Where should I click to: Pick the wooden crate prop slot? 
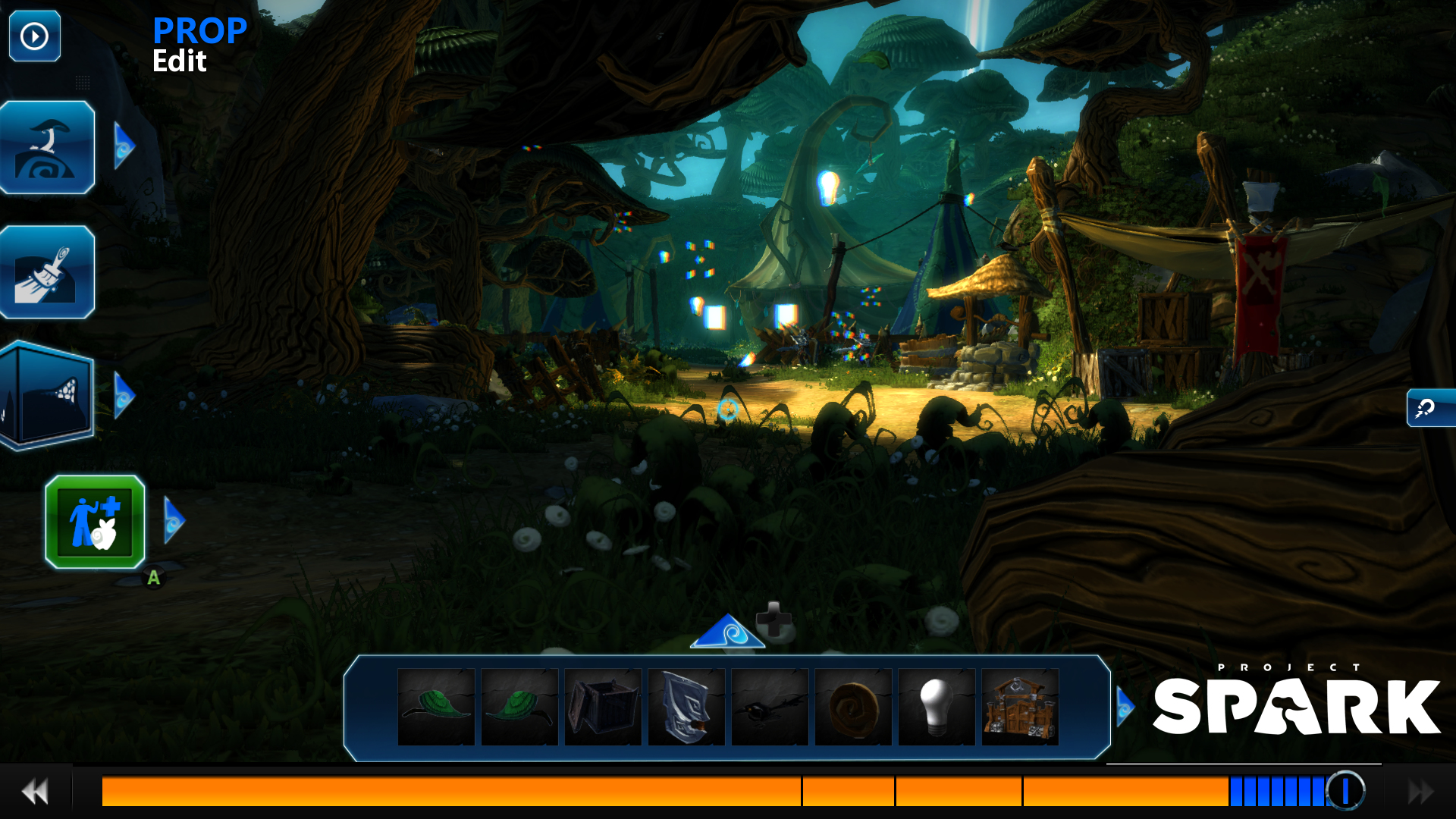click(x=603, y=707)
